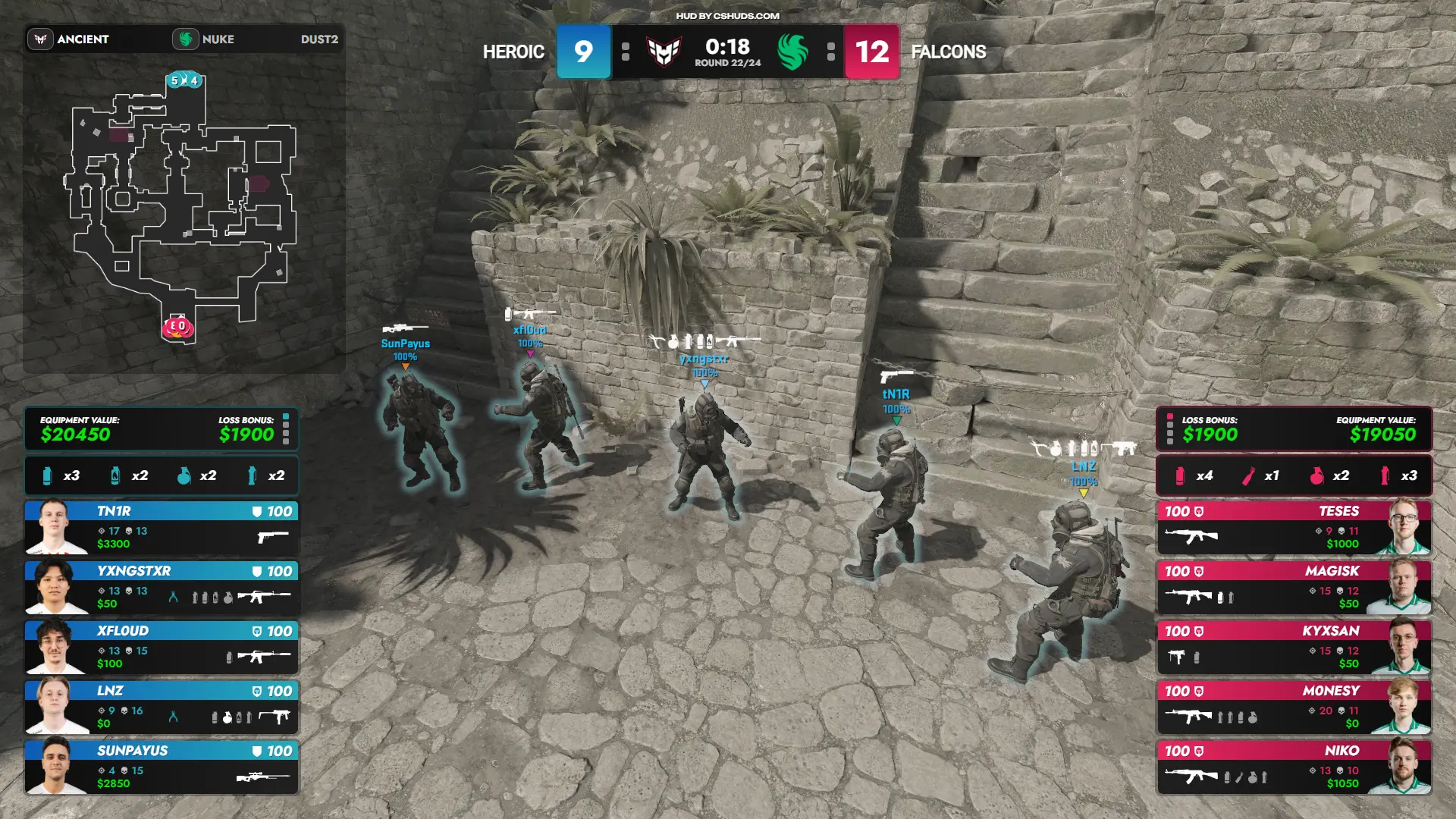This screenshot has width=1456, height=819.
Task: Select MONESY's player card
Action: (x=1294, y=708)
